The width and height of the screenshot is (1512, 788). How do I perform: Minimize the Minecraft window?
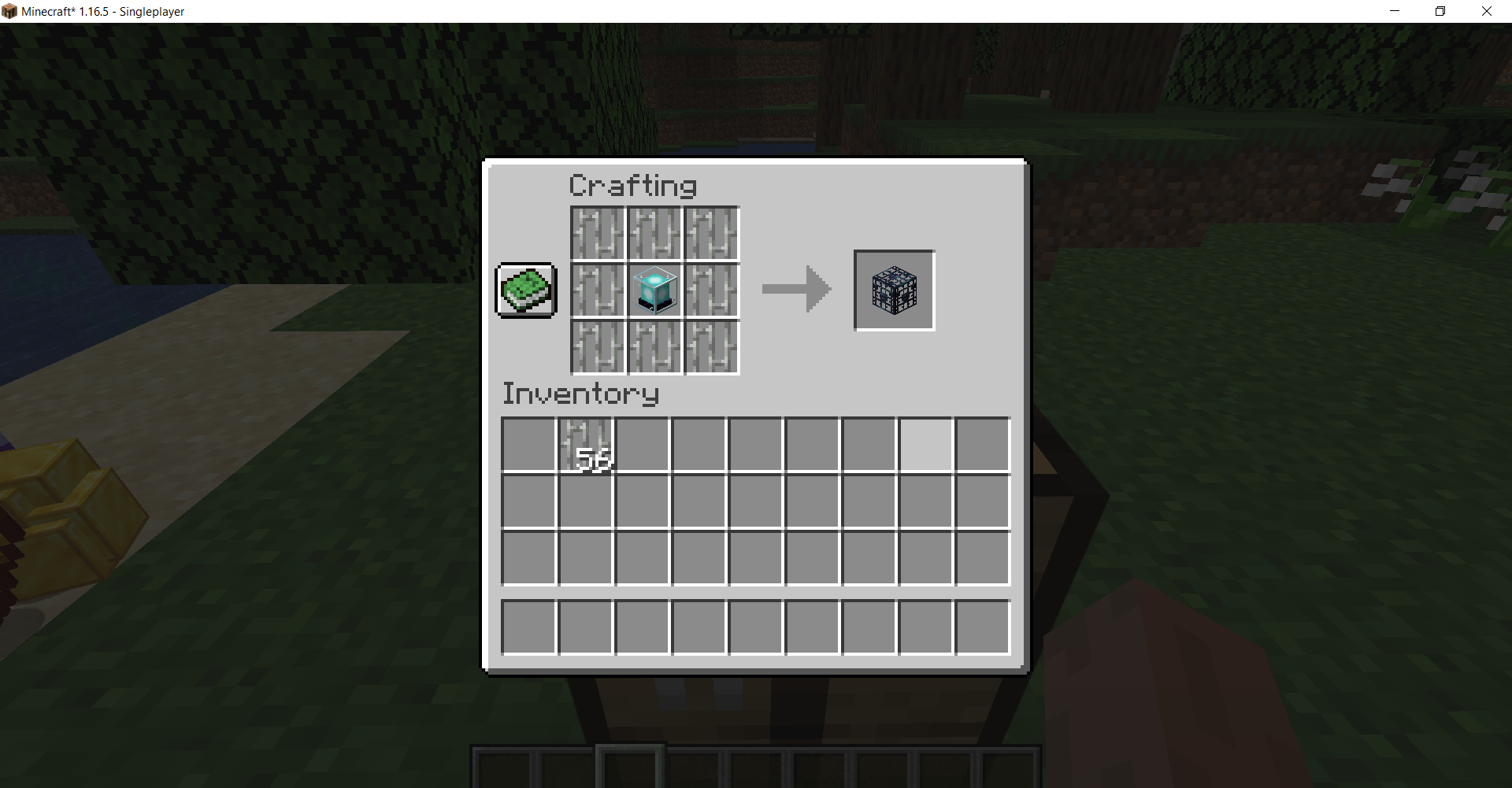[x=1395, y=11]
